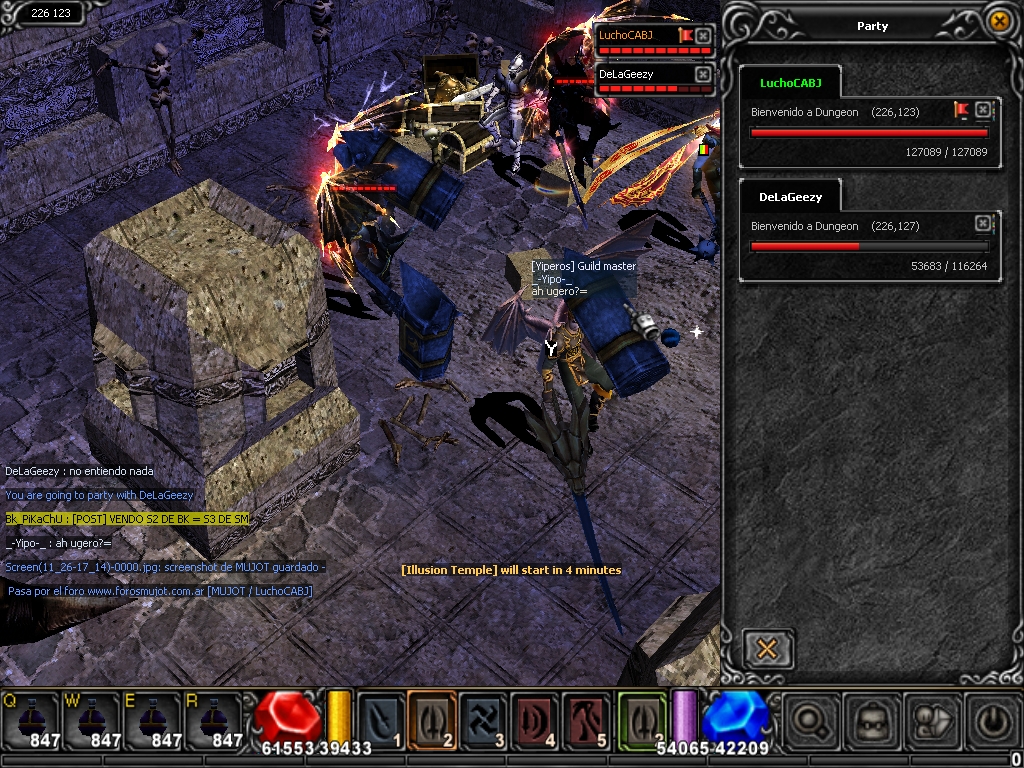This screenshot has width=1024, height=768.
Task: Activate the skill in hotkey slot 1
Action: click(x=381, y=720)
